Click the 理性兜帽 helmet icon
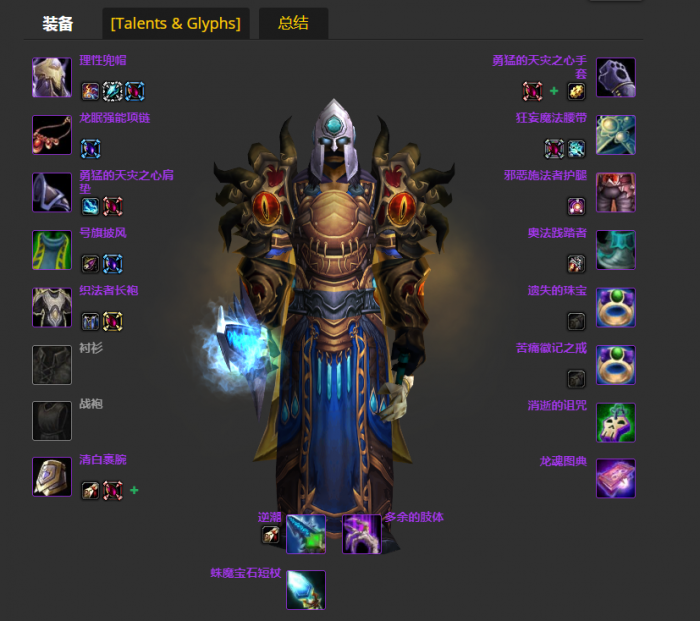Screen dimensions: 700x621 (x=51, y=77)
